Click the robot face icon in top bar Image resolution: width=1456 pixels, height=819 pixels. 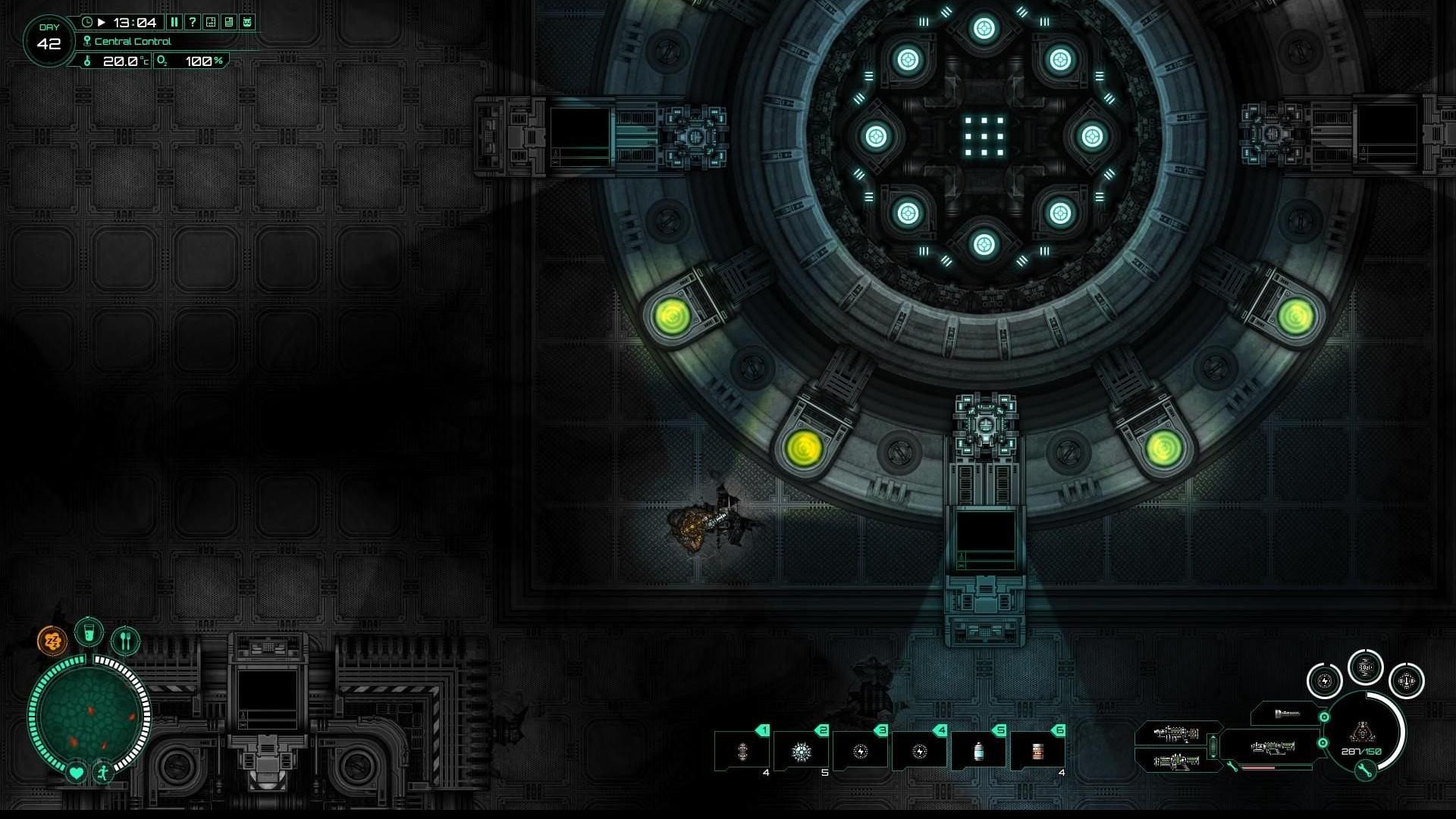click(247, 22)
